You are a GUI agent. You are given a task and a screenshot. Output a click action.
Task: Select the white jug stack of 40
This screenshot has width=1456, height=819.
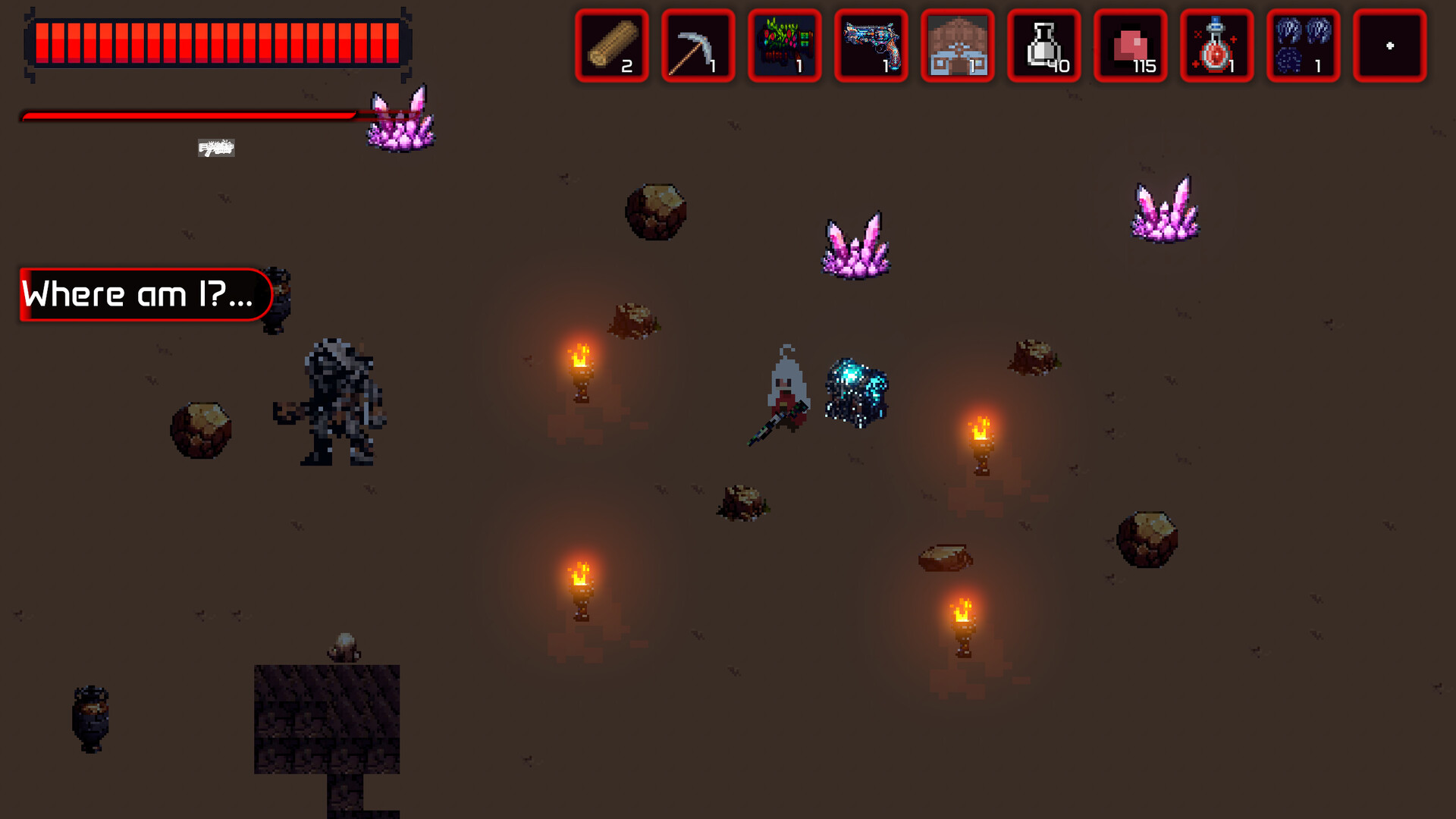click(1043, 47)
